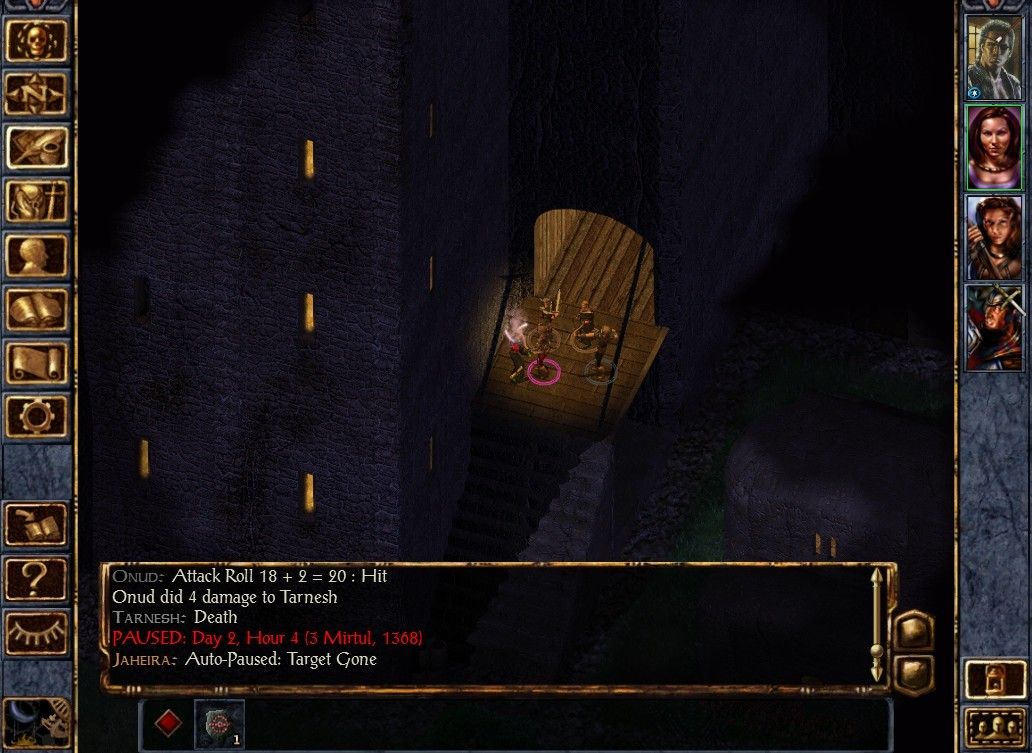Viewport: 1032px width, 753px height.
Task: Toggle the closed-eye interface button
Action: 37,632
